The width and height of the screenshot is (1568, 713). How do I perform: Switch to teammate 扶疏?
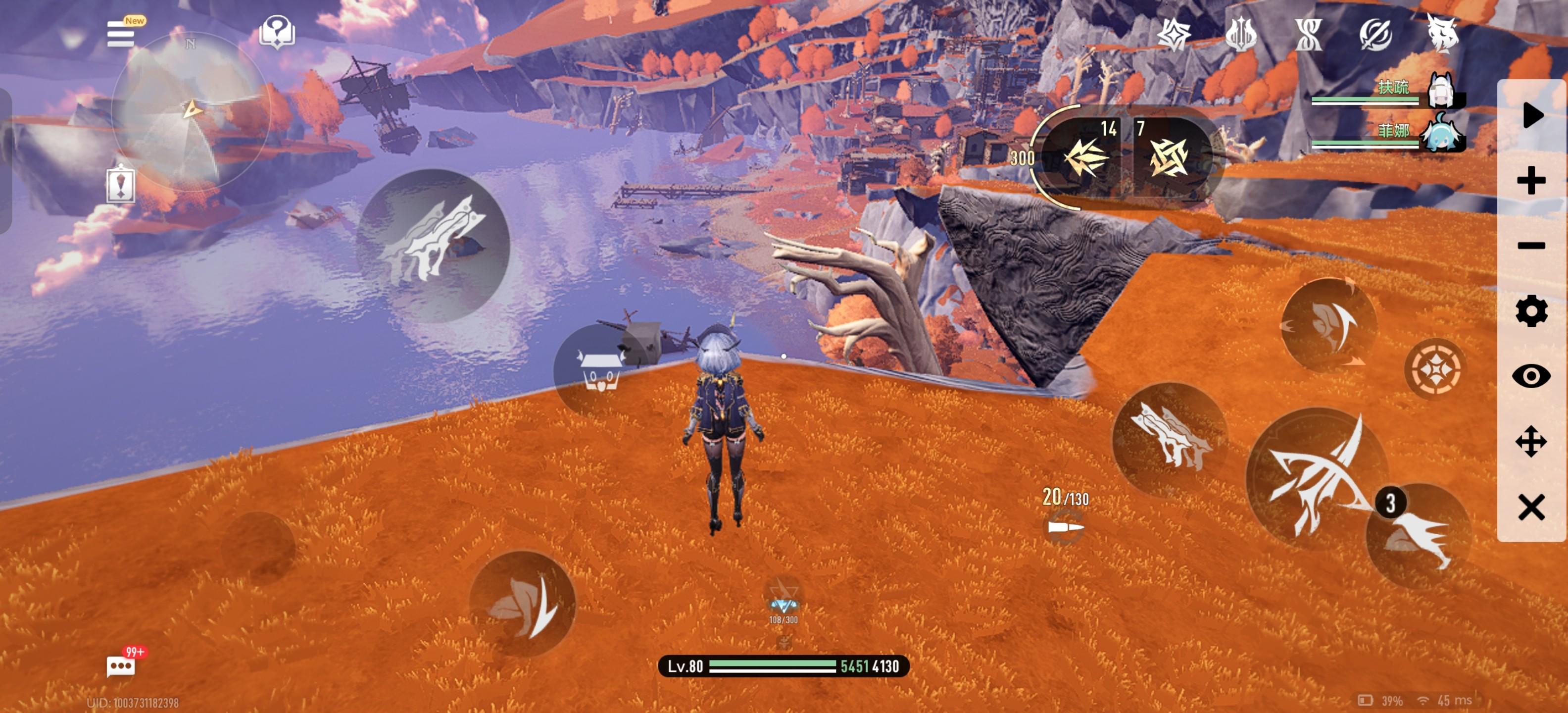(x=1440, y=90)
